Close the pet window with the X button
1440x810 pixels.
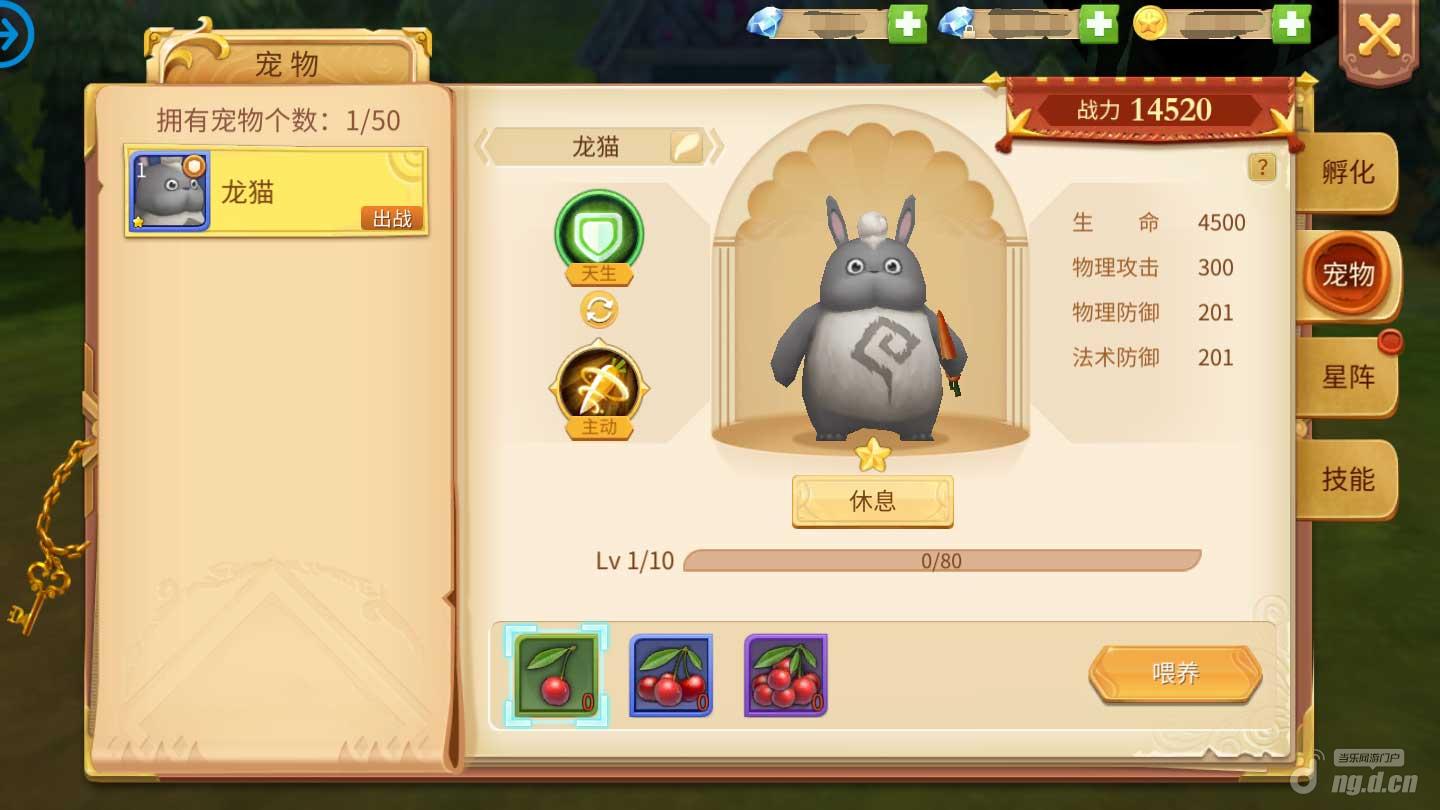click(x=1378, y=38)
